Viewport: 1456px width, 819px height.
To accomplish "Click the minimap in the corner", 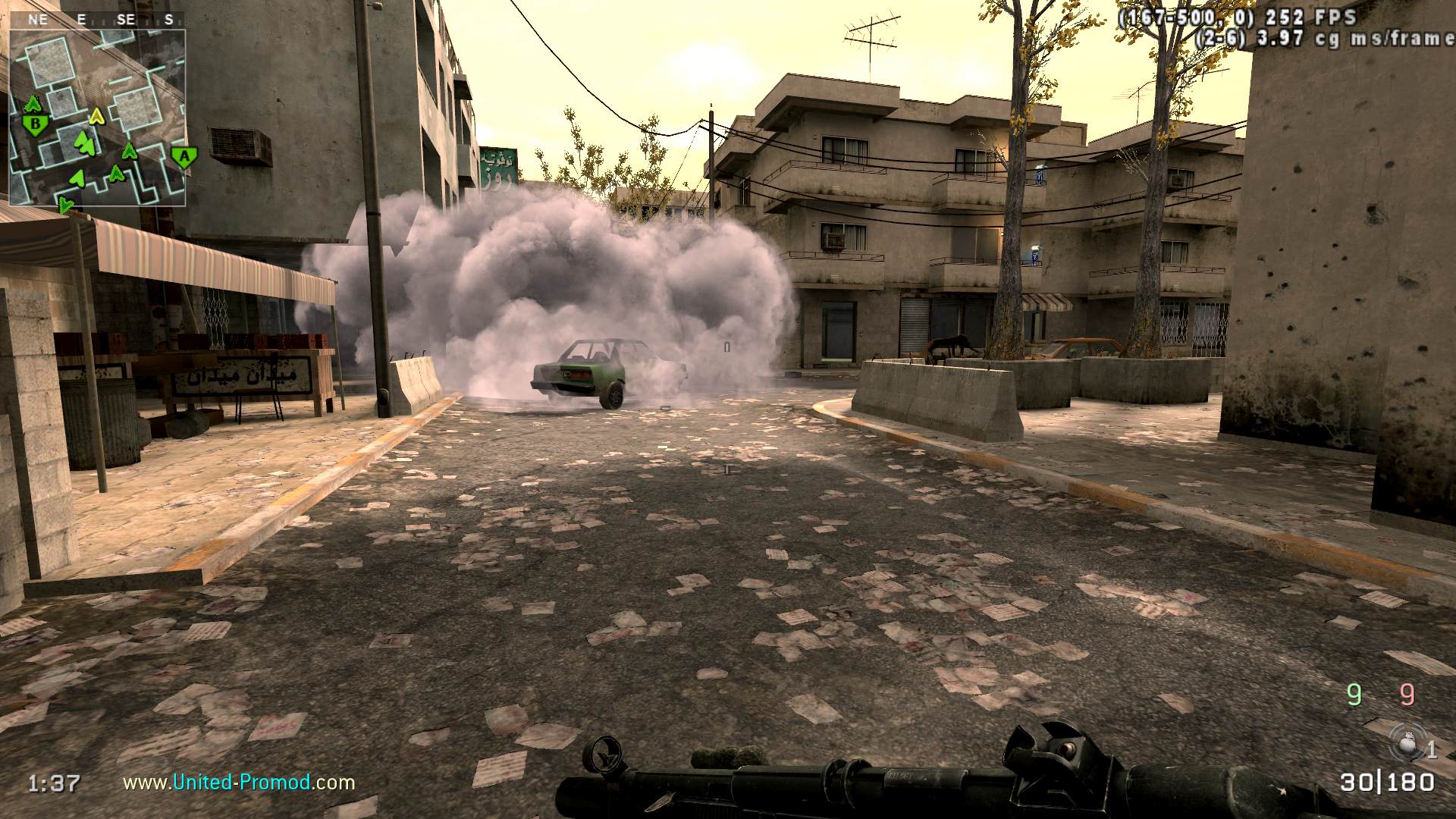I will click(97, 118).
